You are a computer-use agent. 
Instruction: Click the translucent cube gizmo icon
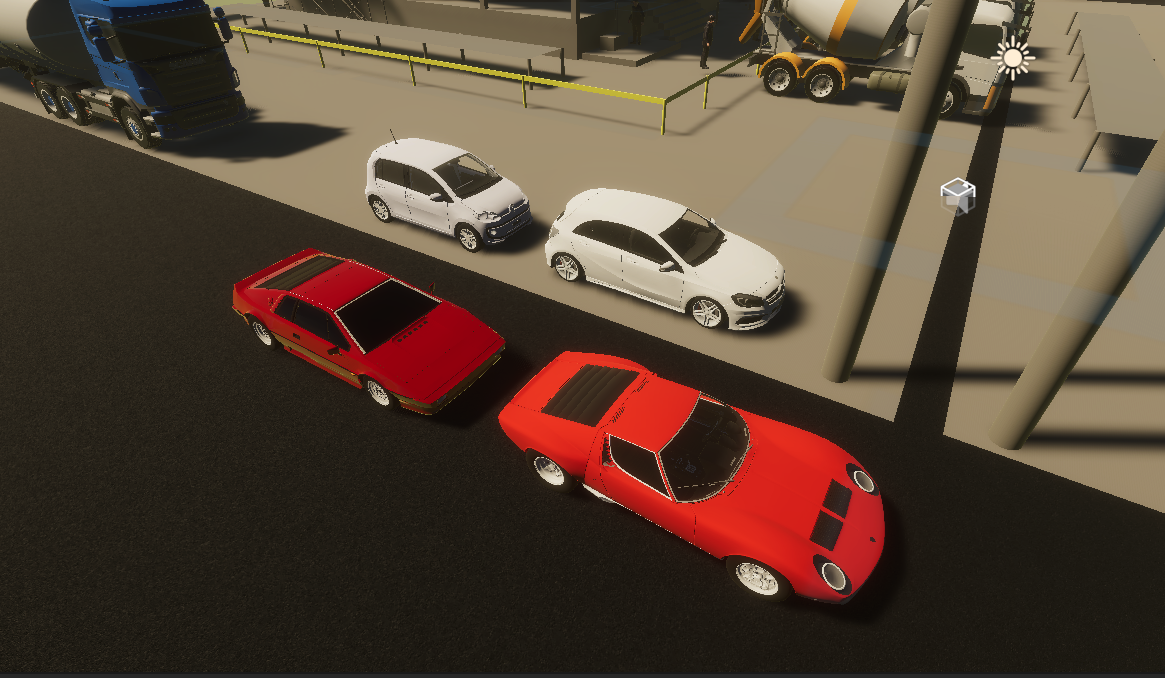point(957,196)
